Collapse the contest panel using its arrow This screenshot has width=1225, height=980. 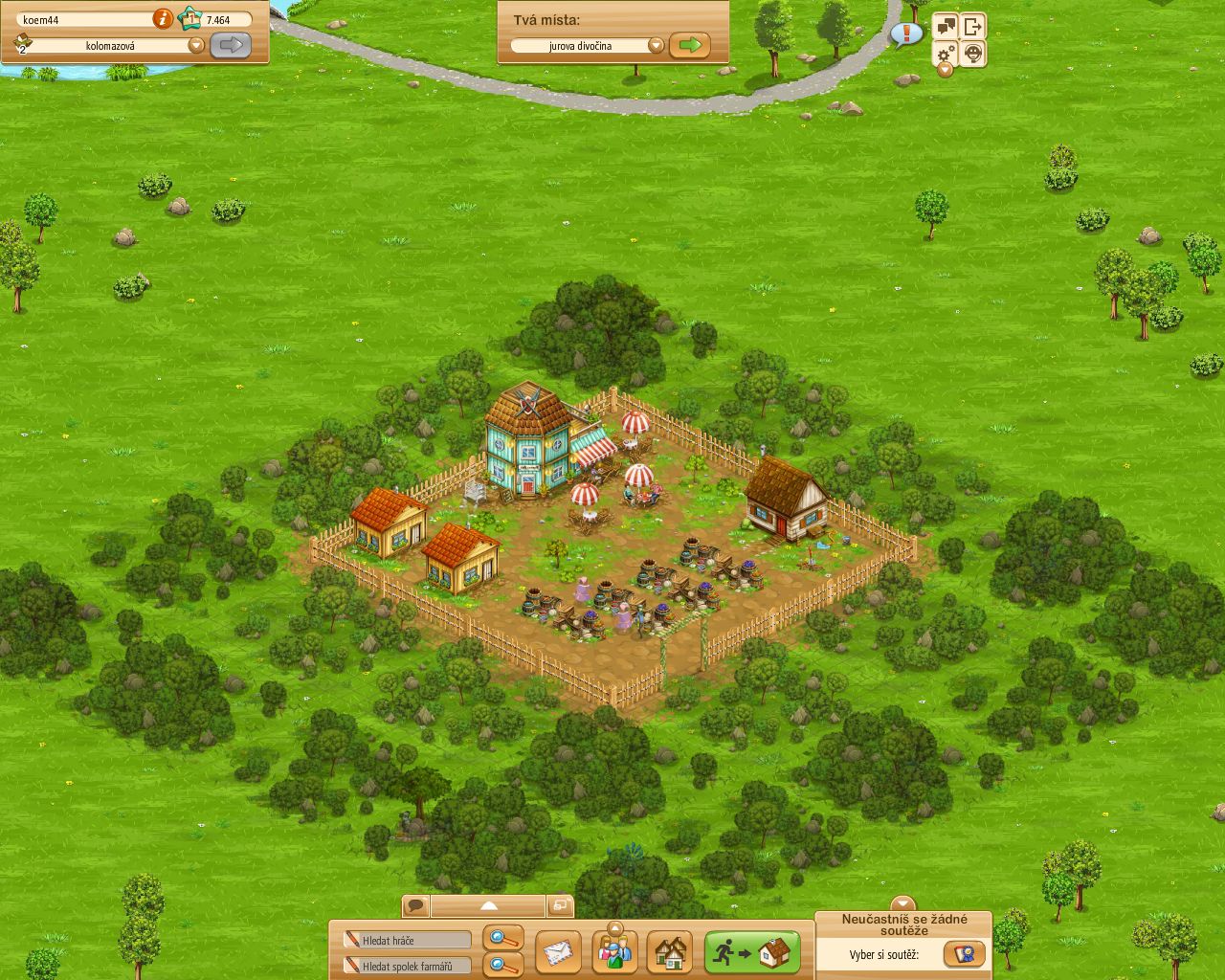[903, 902]
